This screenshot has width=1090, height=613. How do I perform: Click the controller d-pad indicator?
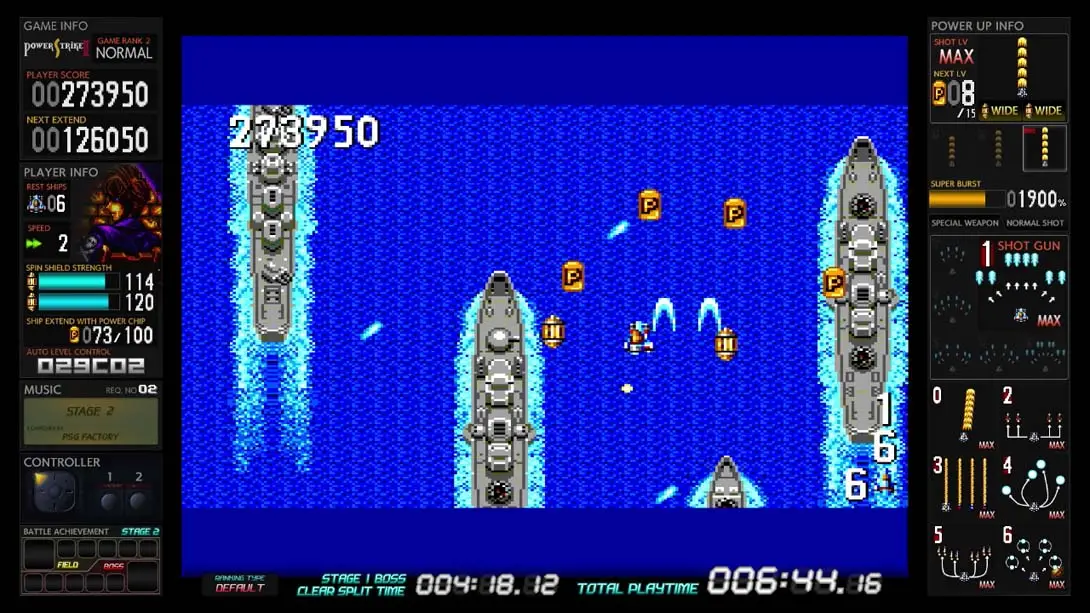pyautogui.click(x=54, y=494)
